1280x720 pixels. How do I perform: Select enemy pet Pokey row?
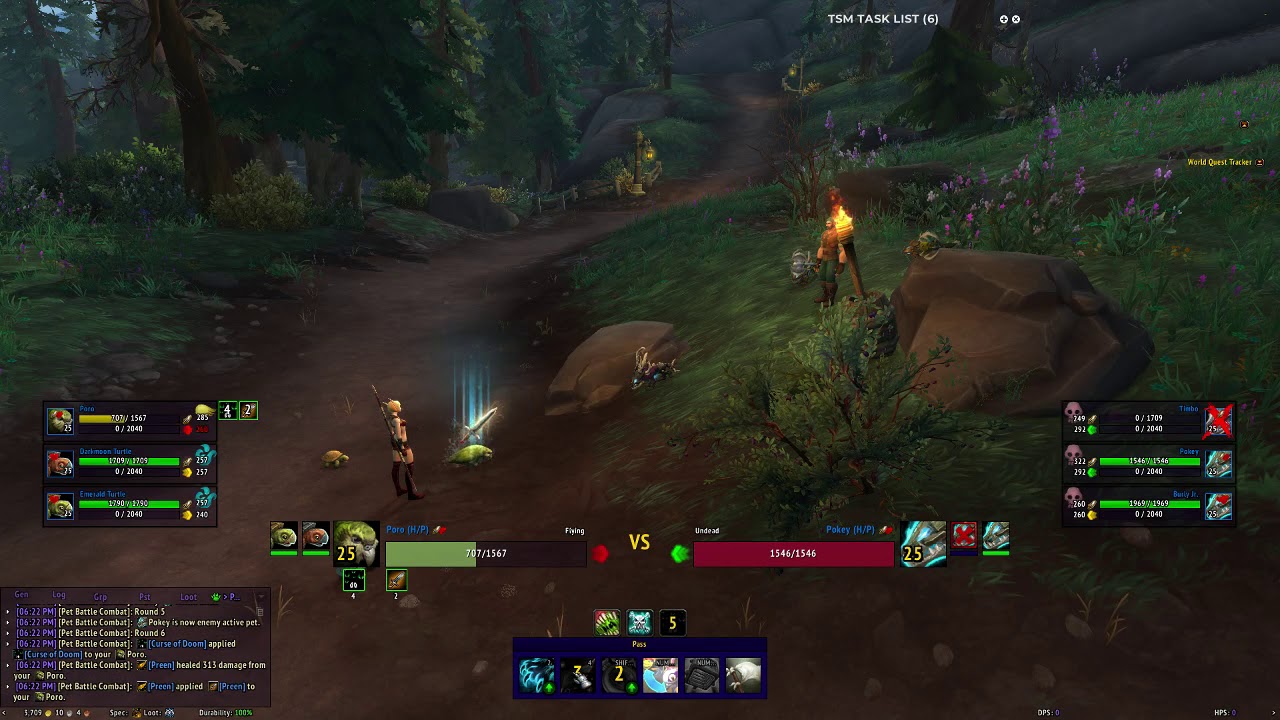[1148, 462]
